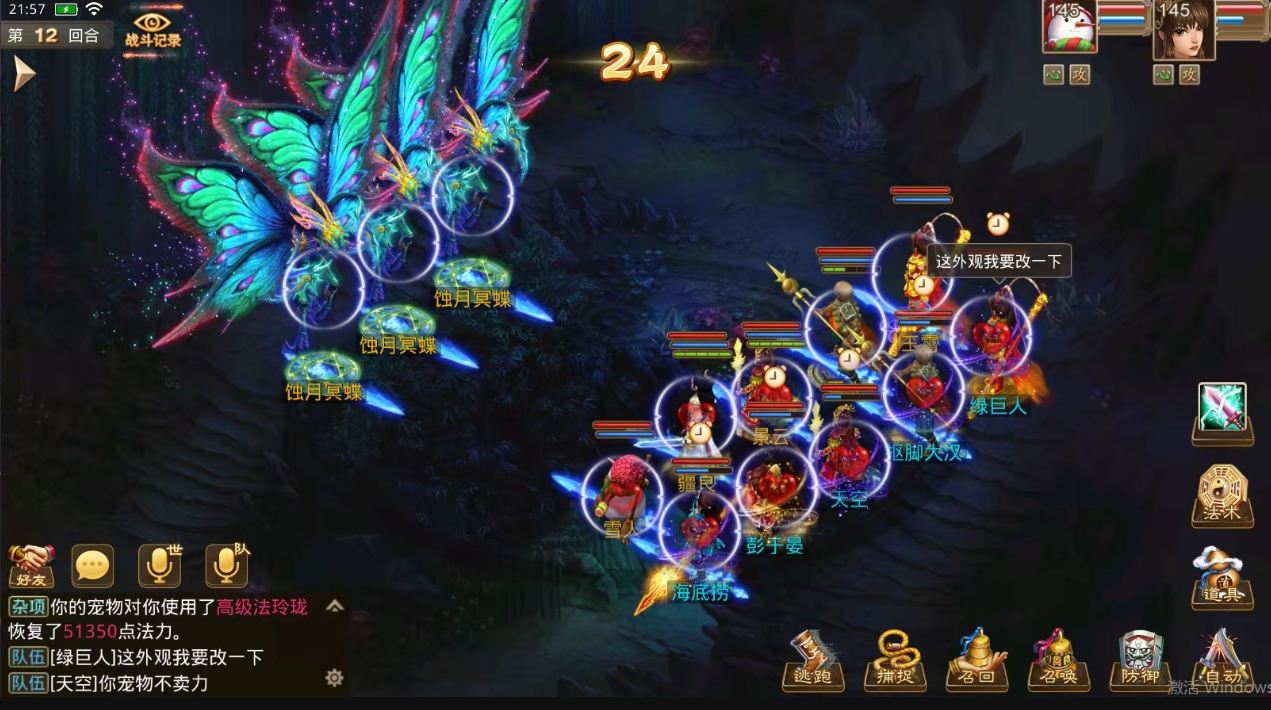Tap the 召唤 summon command
Screen dimensions: 1271x710
[1059, 660]
